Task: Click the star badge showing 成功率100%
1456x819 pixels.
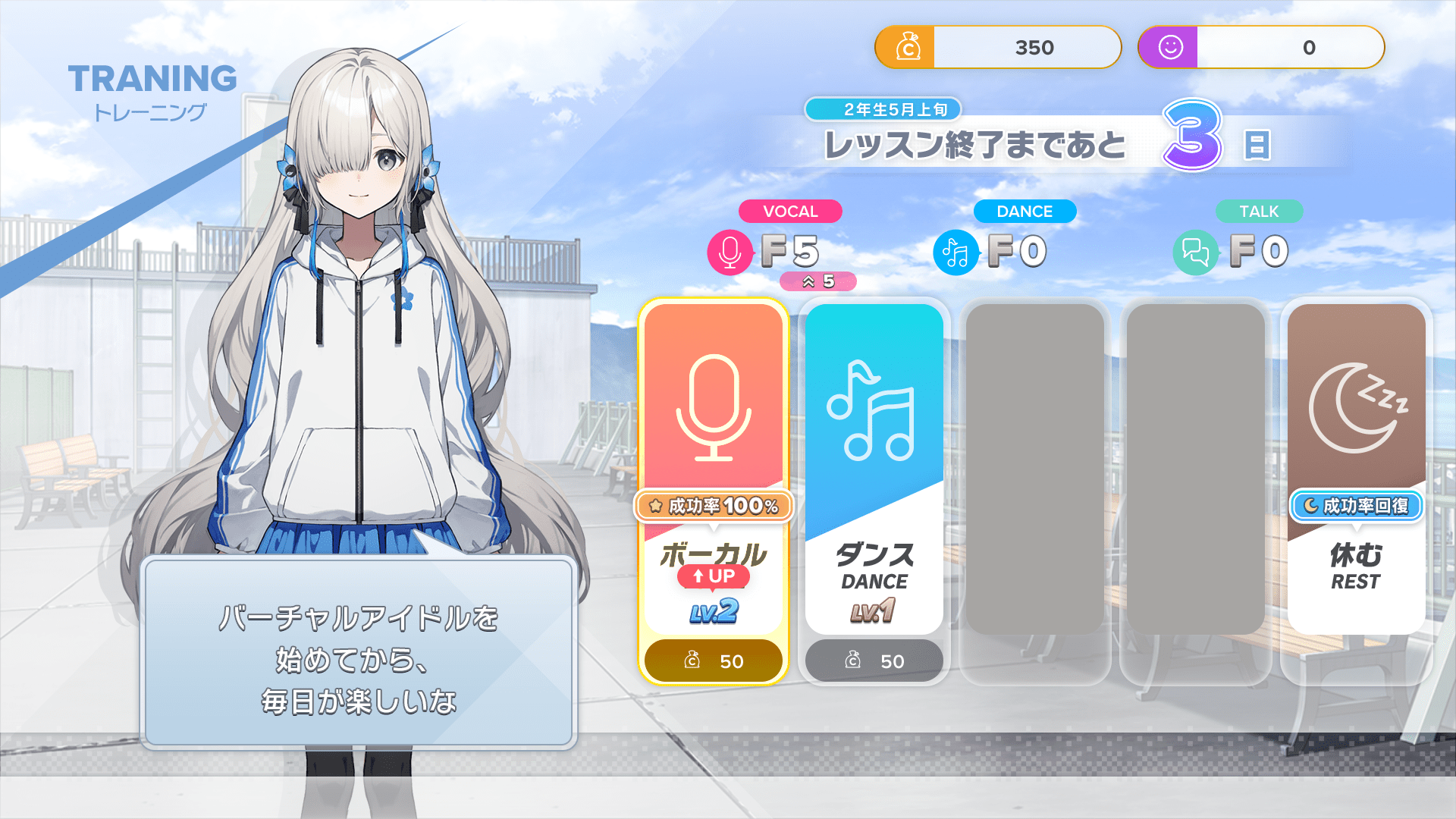Action: 713,507
